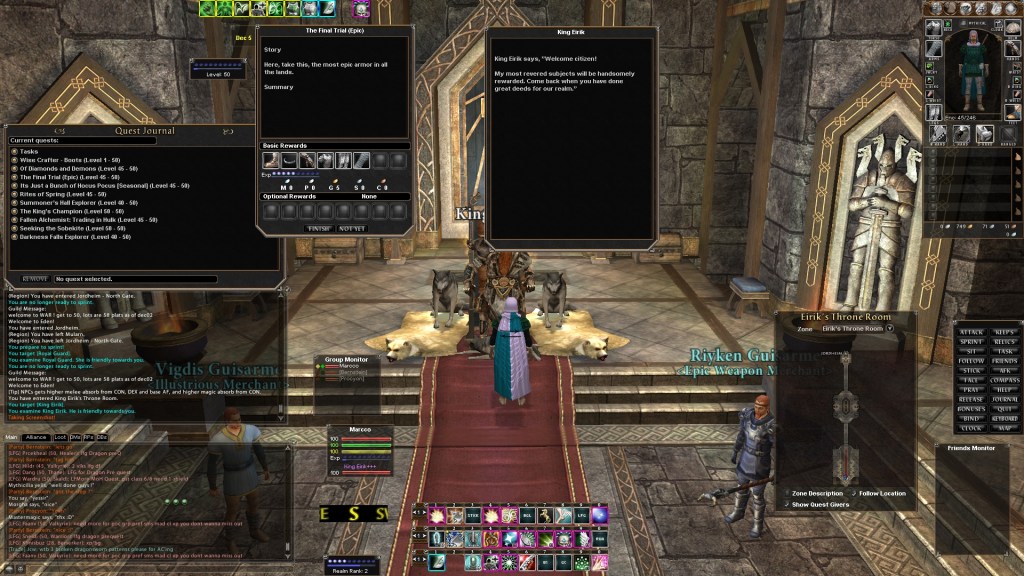
Task: Switch to the Loot chat tab
Action: pyautogui.click(x=61, y=437)
